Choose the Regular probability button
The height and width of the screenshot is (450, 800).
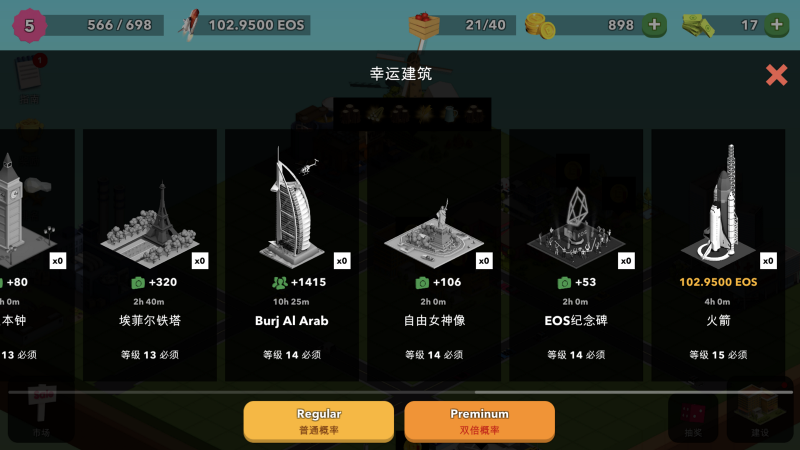[319, 420]
